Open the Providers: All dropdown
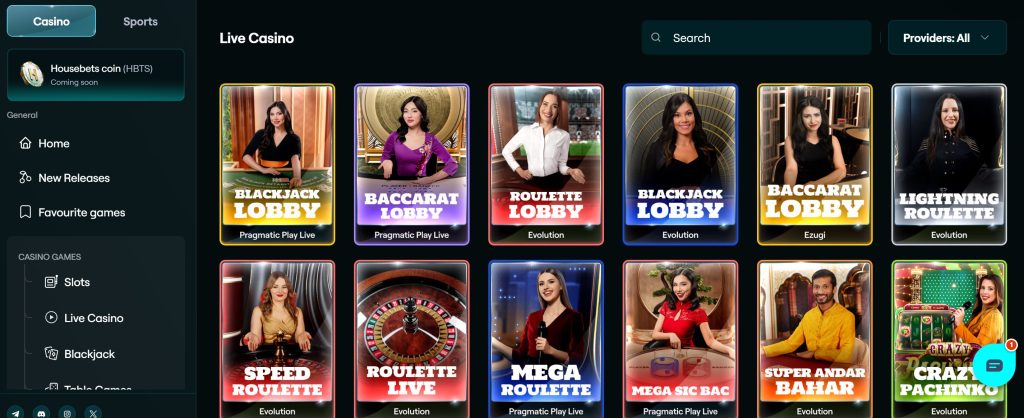The height and width of the screenshot is (418, 1024). point(946,38)
